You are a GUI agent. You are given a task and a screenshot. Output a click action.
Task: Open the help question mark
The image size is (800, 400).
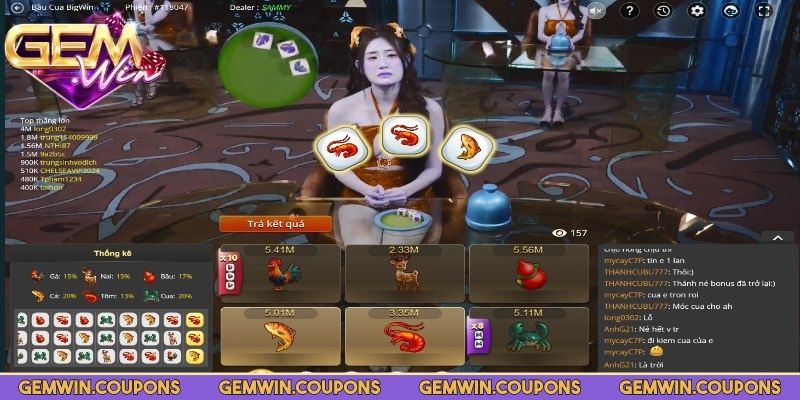click(629, 11)
